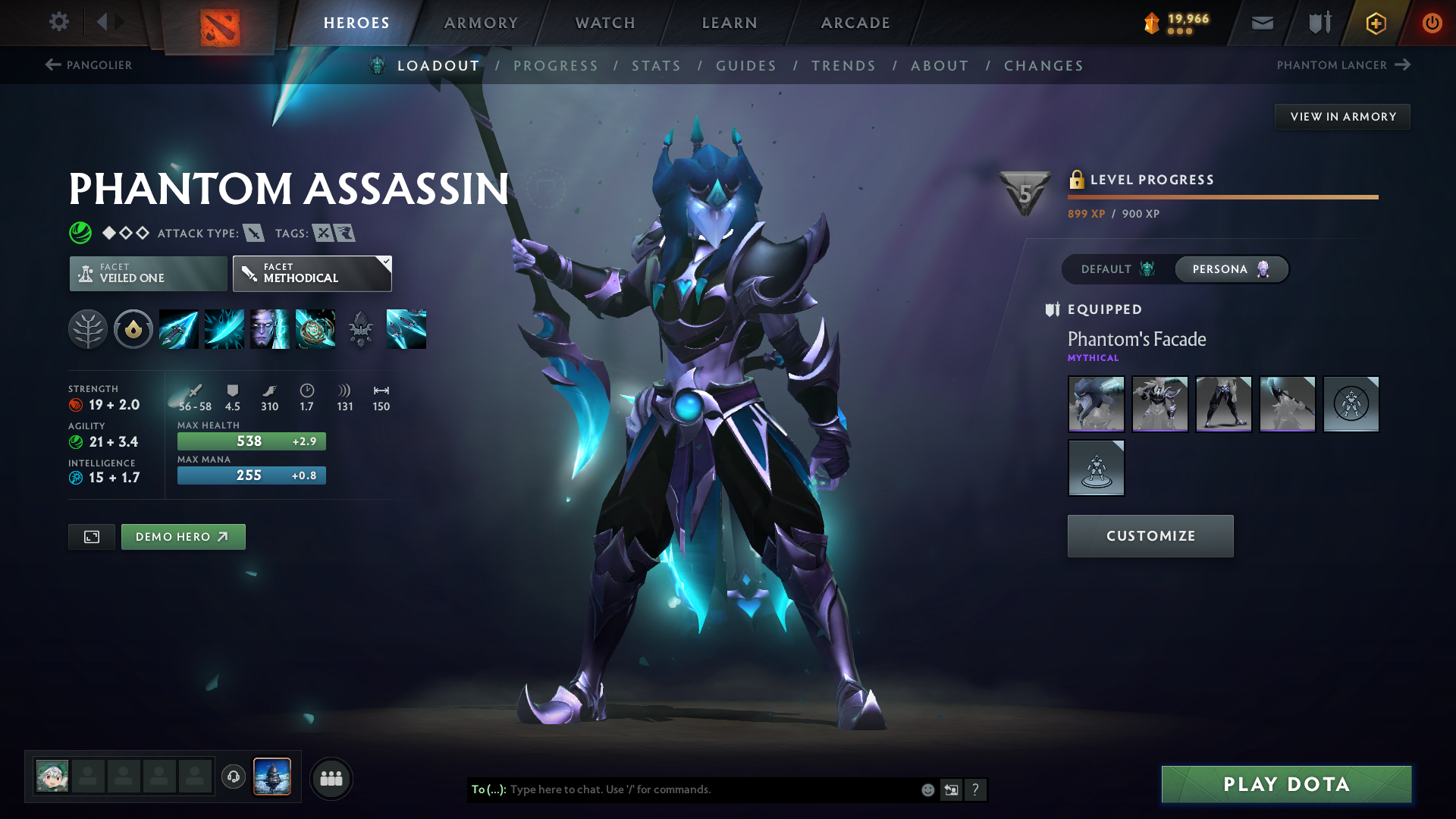Image resolution: width=1456 pixels, height=819 pixels.
Task: Open the Arcade menu
Action: coord(855,23)
